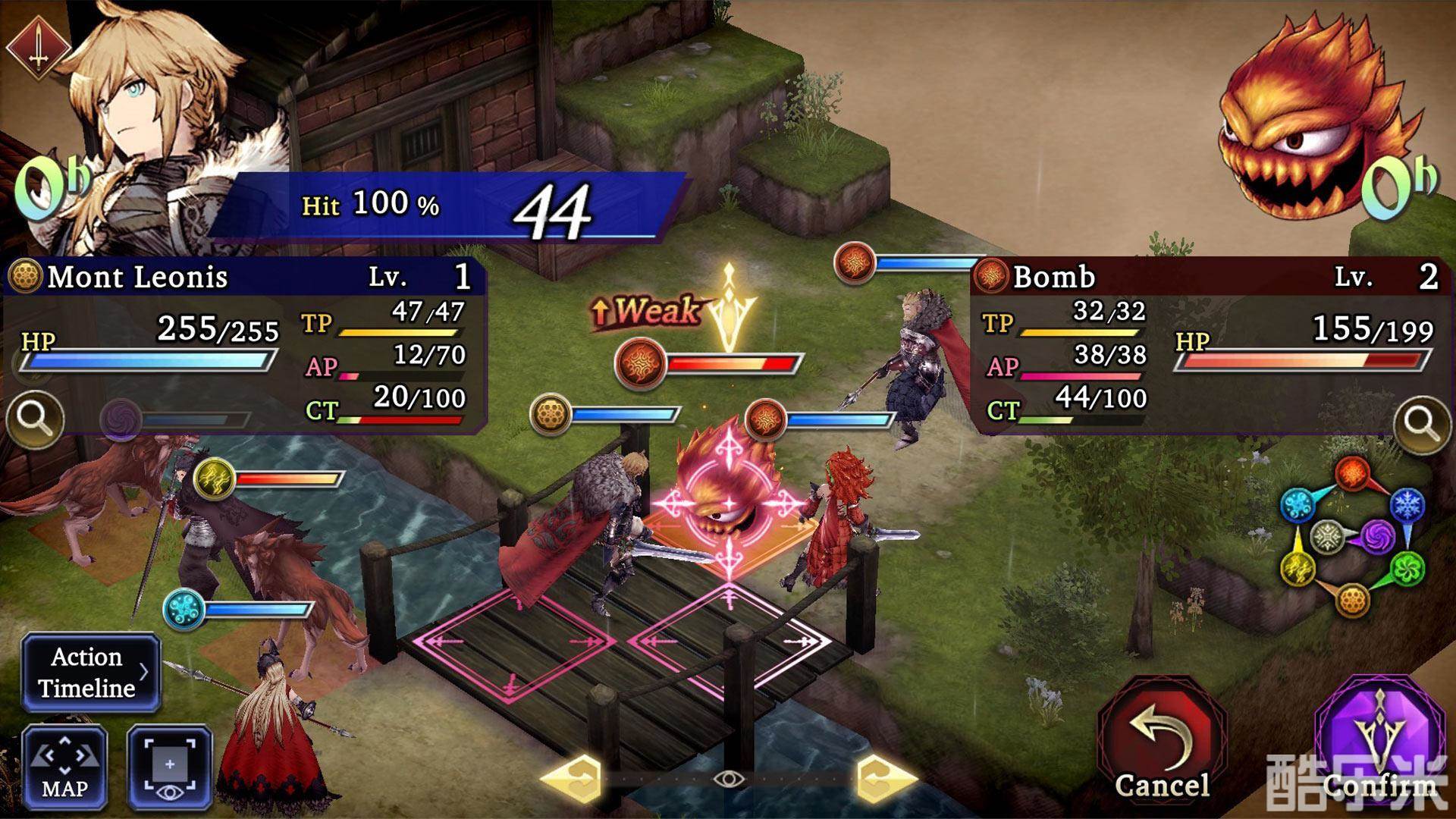Click the eye icon between camera arrows
The image size is (1456, 819).
point(729,779)
